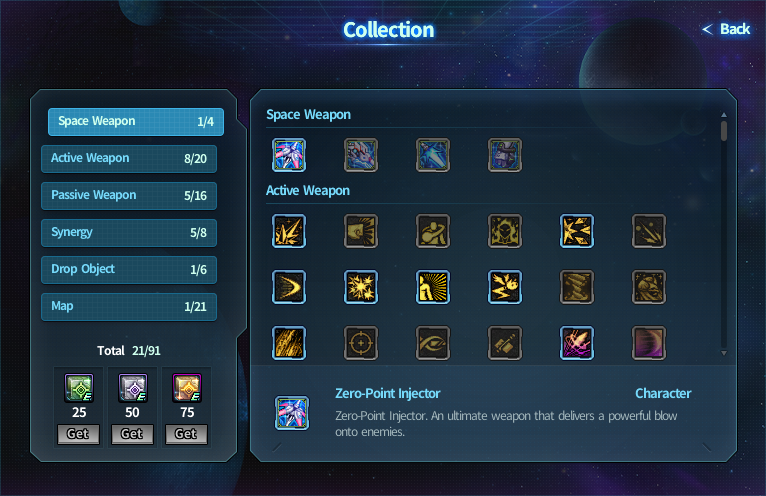766x496 pixels.
Task: Choose the hammer-shaped locked weapon icon
Action: click(505, 343)
